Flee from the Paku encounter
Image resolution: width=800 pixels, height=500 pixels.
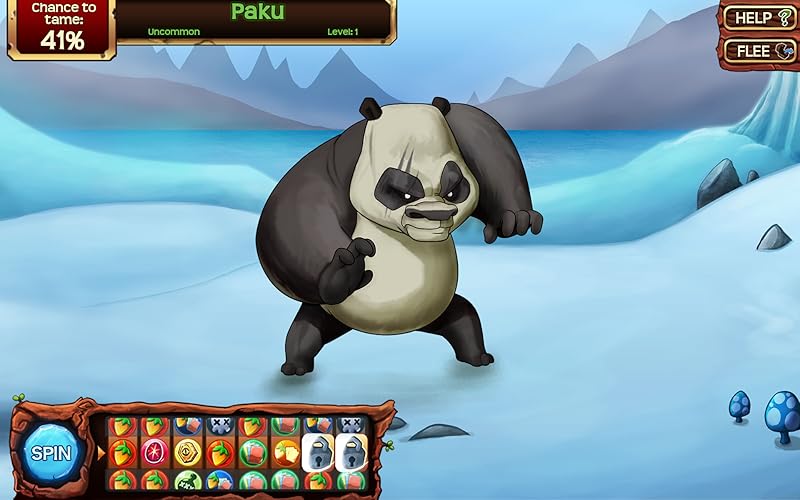click(x=759, y=50)
